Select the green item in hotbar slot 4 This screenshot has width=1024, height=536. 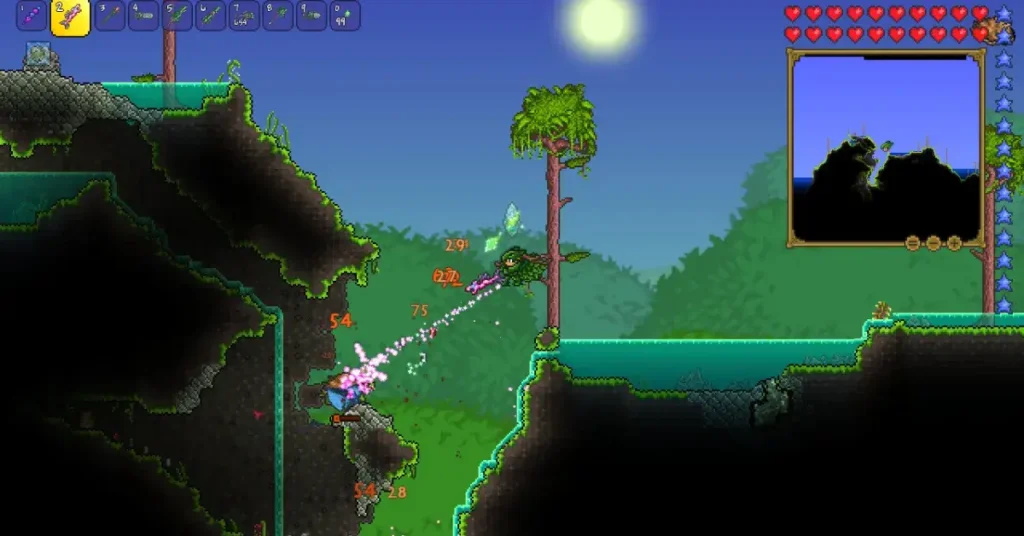point(144,16)
